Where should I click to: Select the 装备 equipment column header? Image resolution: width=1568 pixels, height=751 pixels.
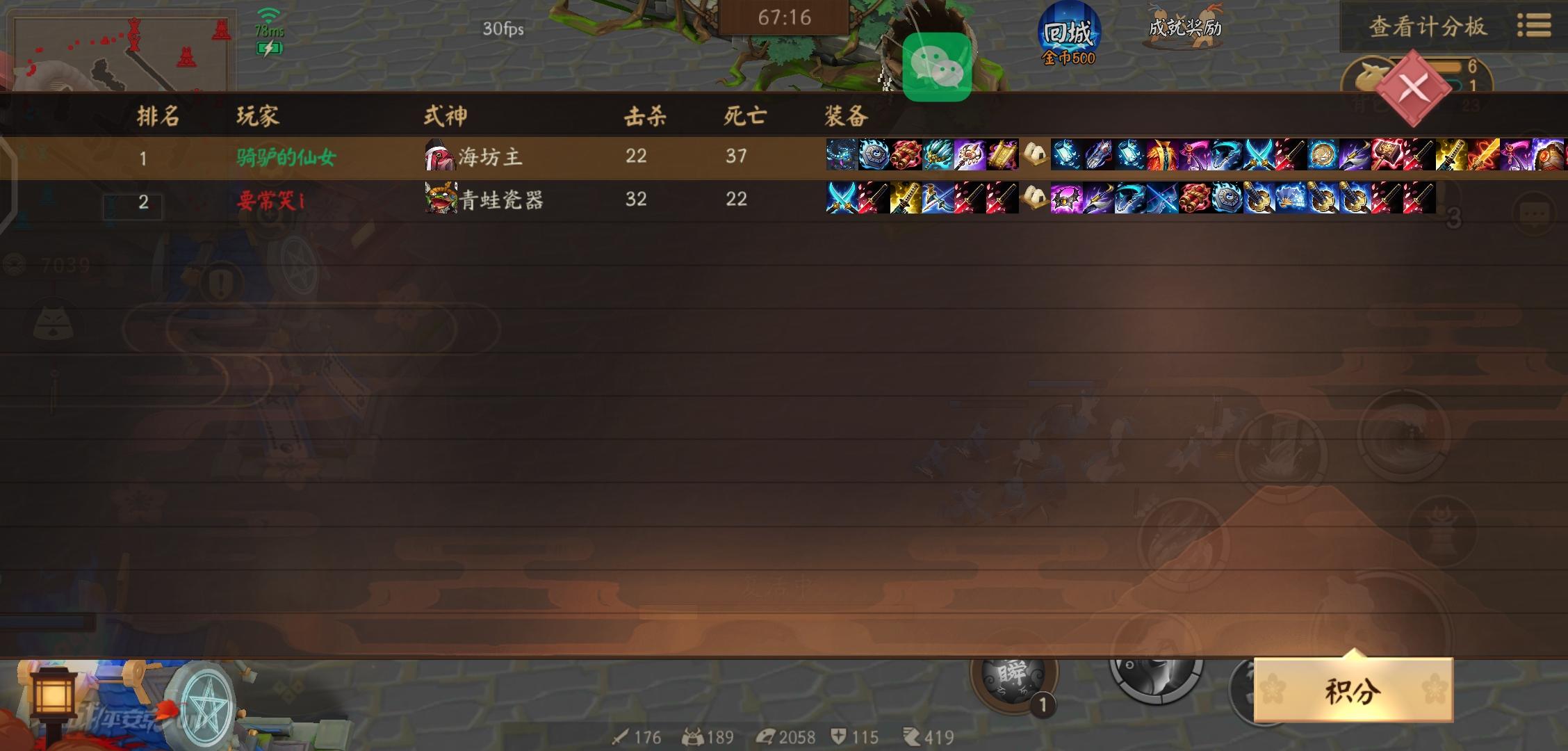tap(844, 117)
